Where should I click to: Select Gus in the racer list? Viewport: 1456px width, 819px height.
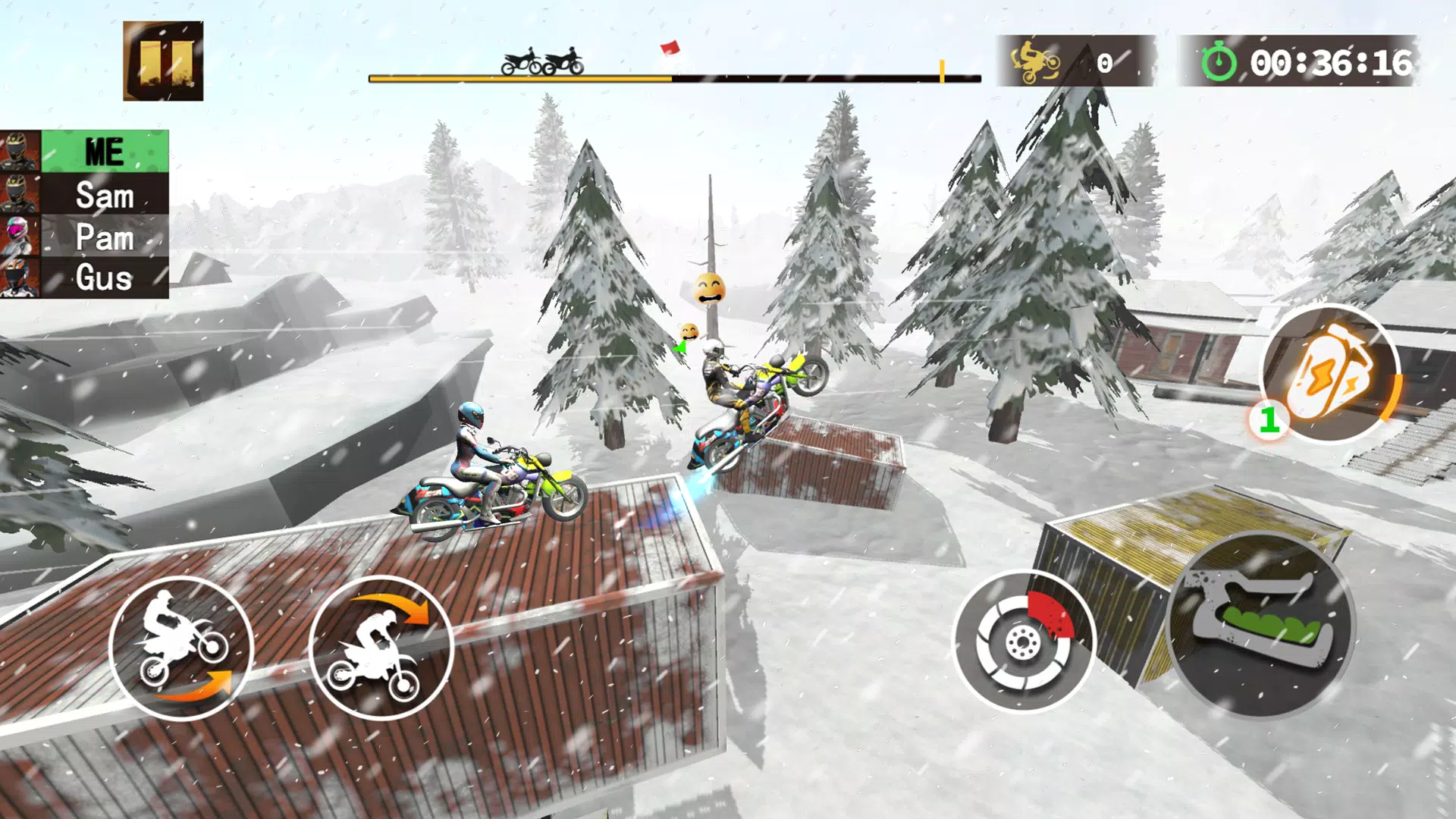click(104, 278)
